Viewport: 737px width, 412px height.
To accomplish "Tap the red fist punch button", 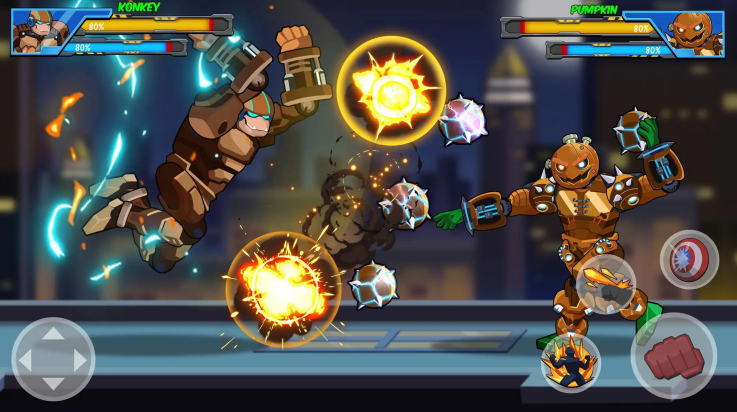I will tap(673, 355).
